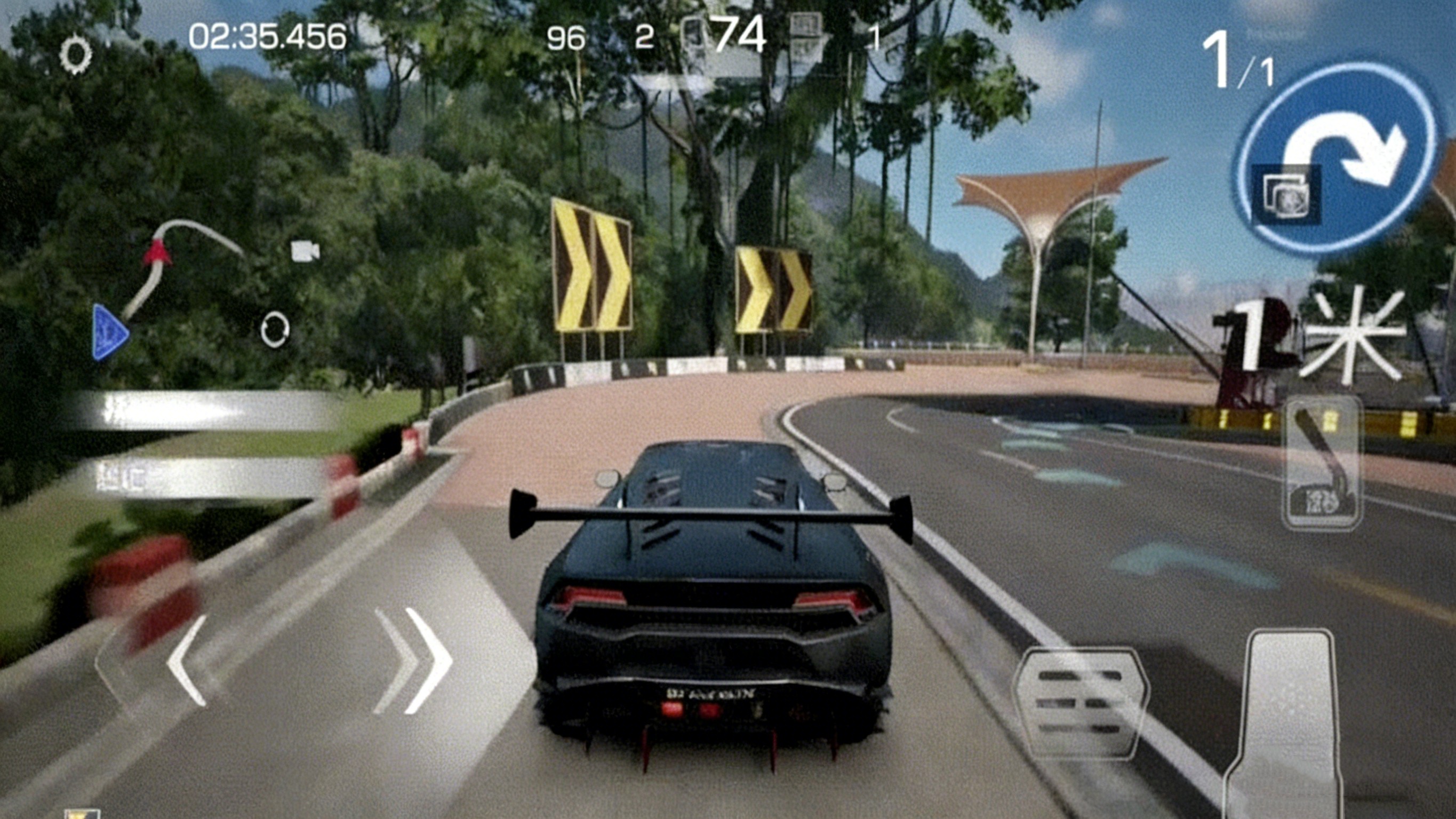Open the settings gear icon
1456x819 pixels.
(x=76, y=55)
